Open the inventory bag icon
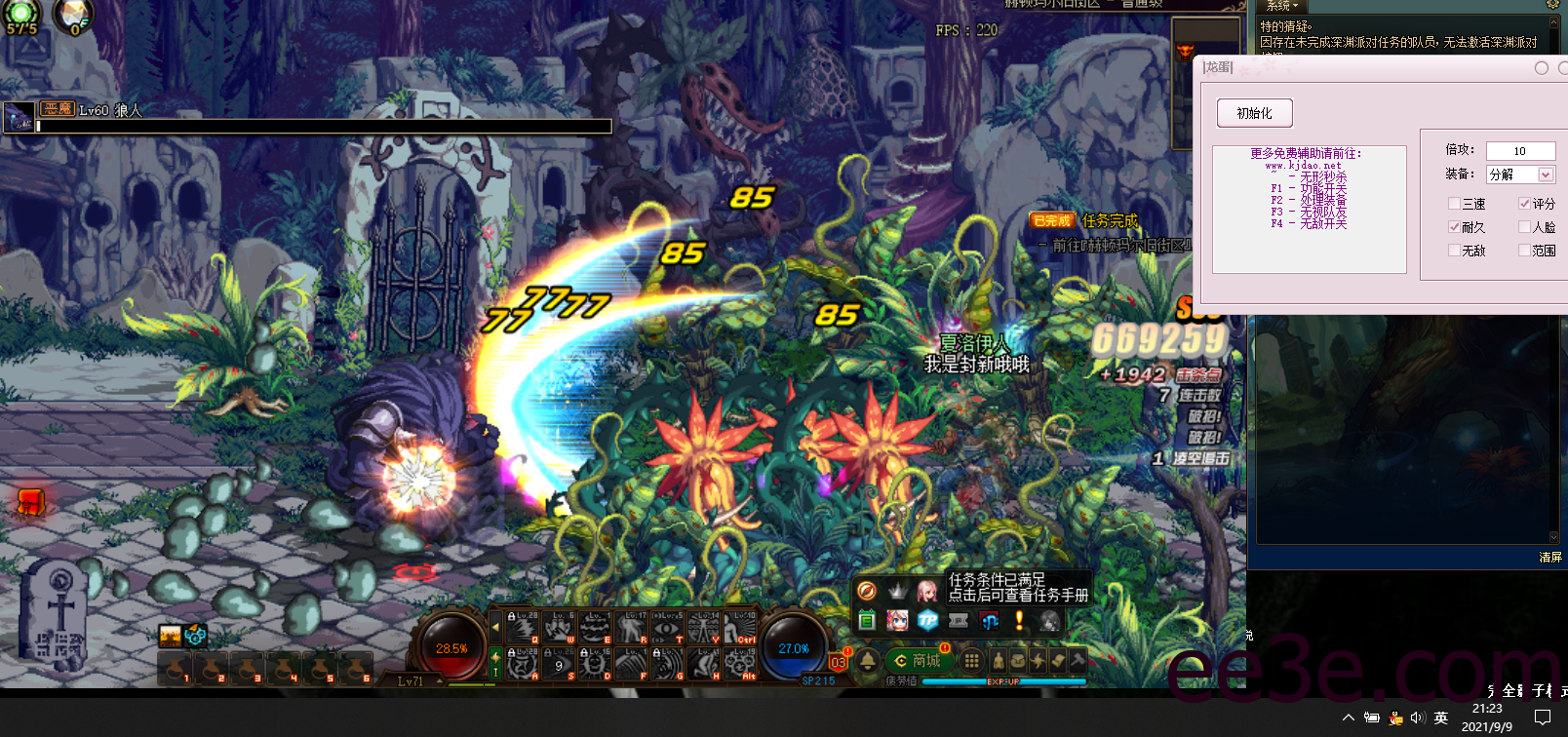Screen dimensions: 1568x737 pyautogui.click(x=1018, y=661)
